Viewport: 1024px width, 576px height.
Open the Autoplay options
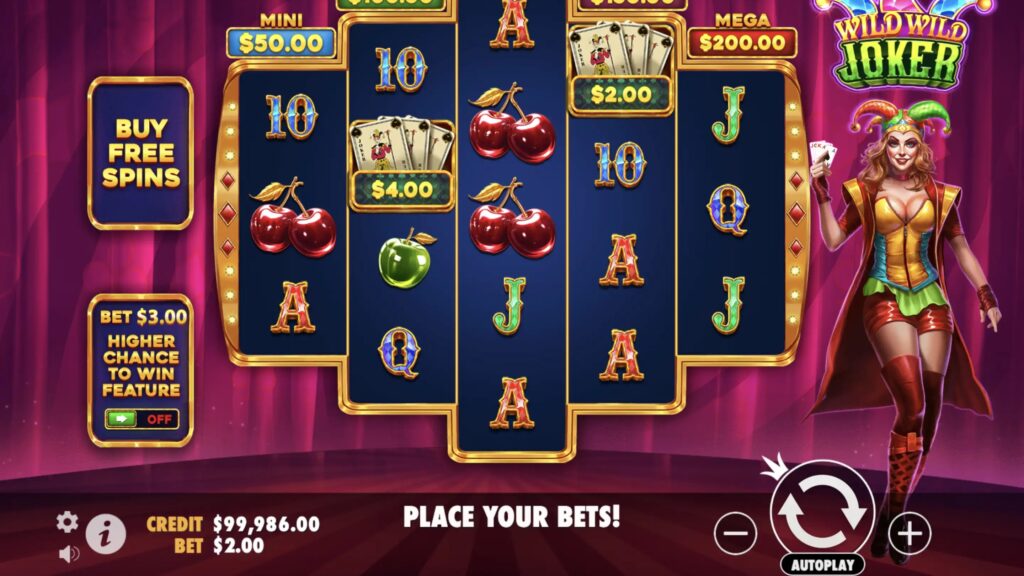pyautogui.click(x=823, y=564)
